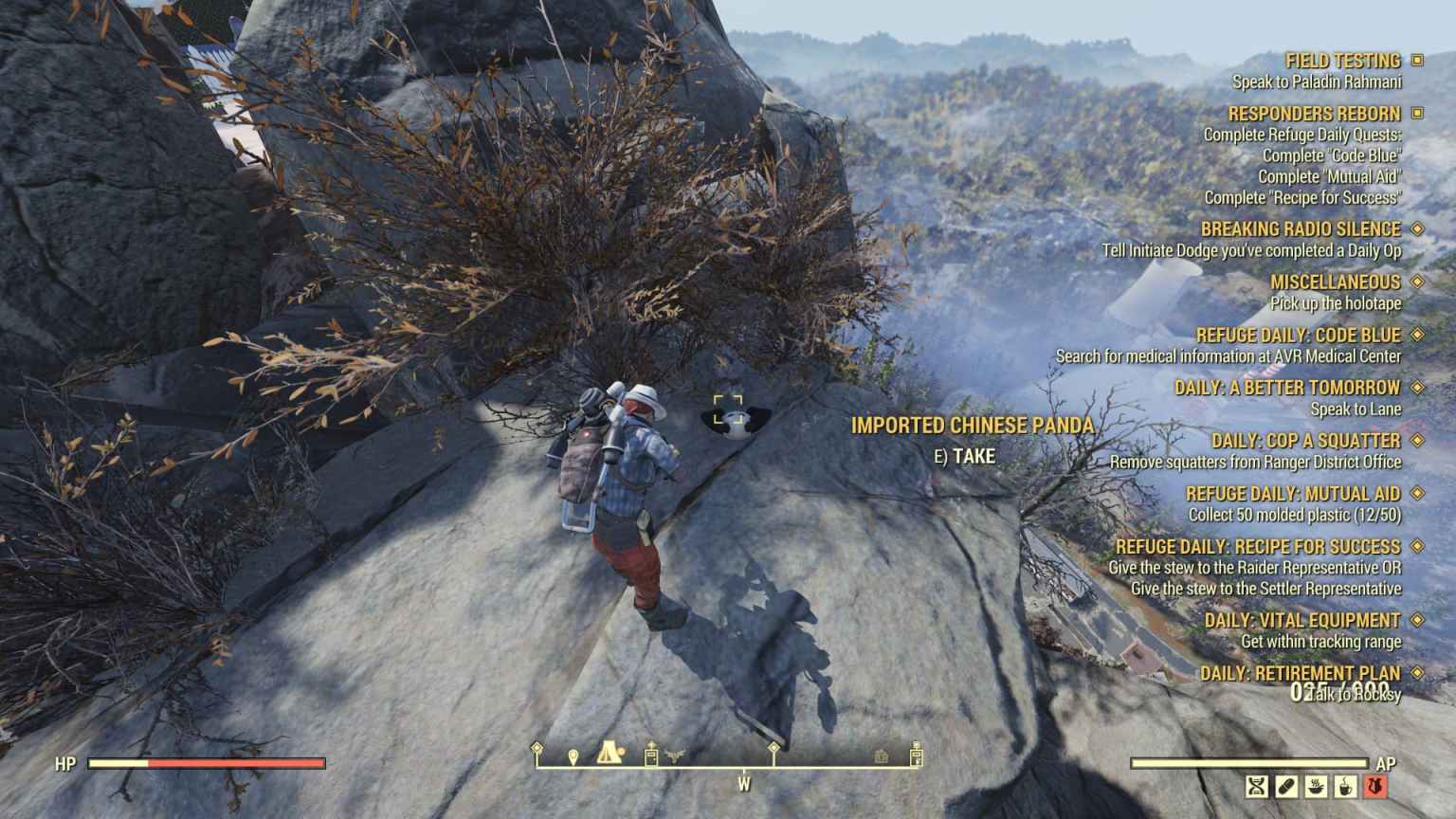1456x819 pixels.
Task: Toggle the REFUGE DAILY: CODE BLUE tracker diamond
Action: 1418,335
